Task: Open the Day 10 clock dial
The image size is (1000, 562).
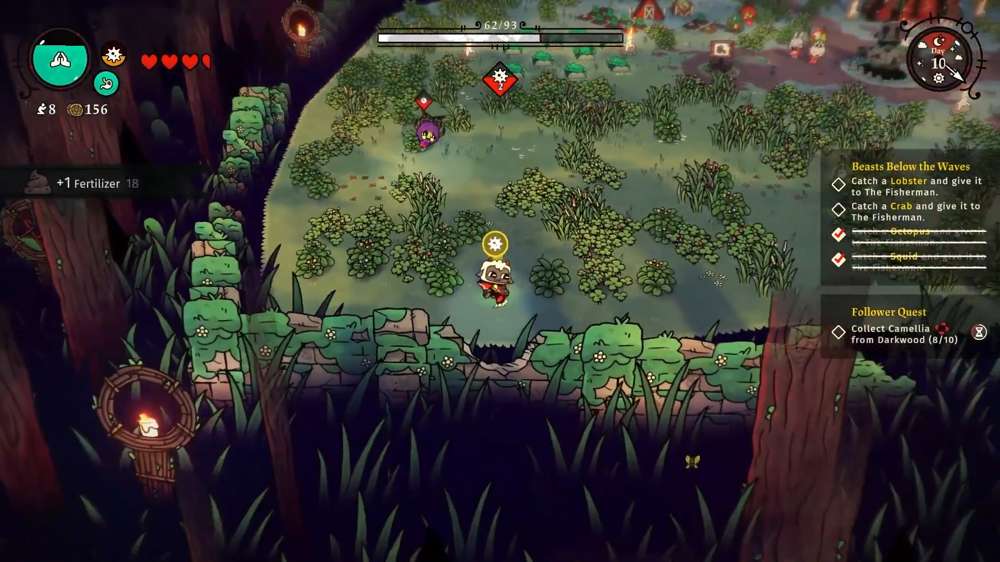Action: (x=937, y=58)
